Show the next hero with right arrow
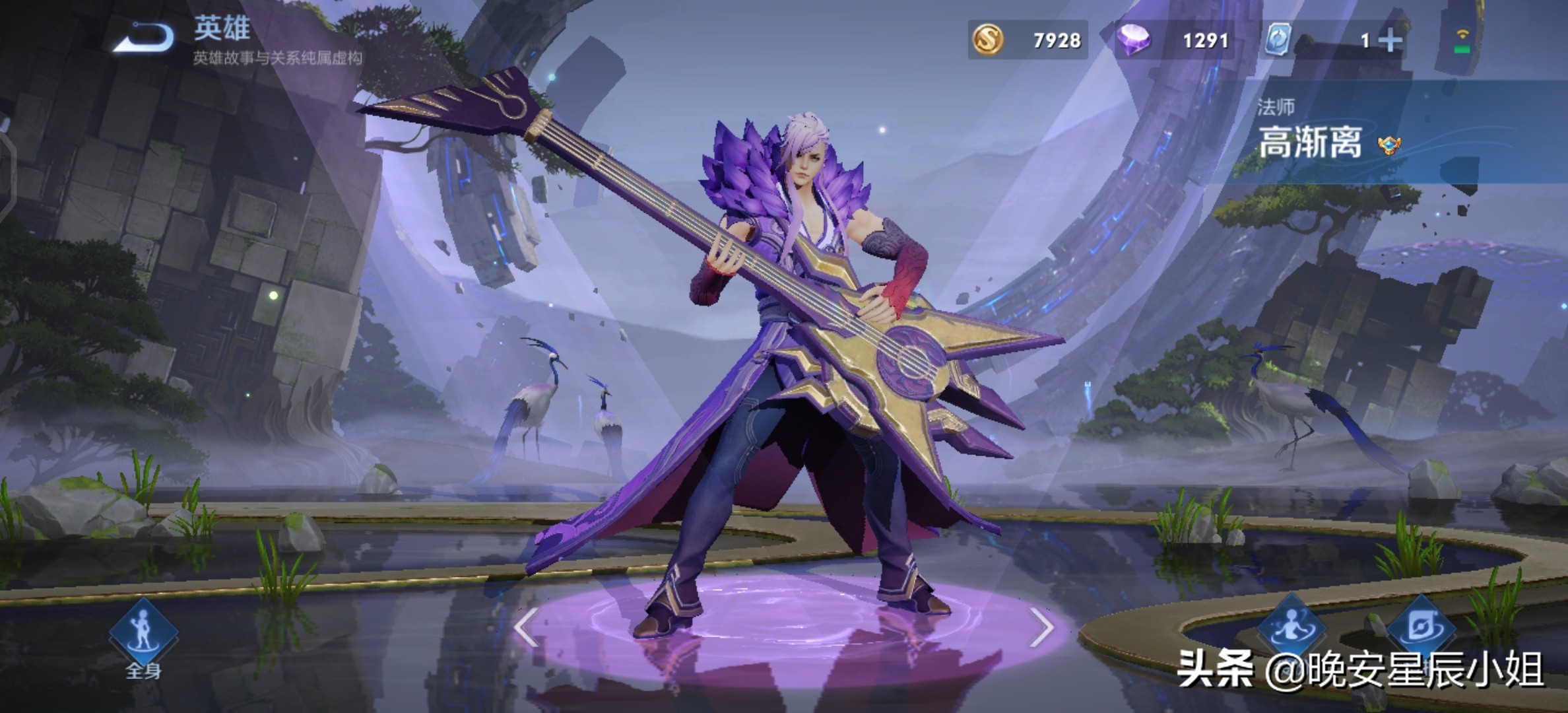This screenshot has height=713, width=1568. pyautogui.click(x=1041, y=627)
